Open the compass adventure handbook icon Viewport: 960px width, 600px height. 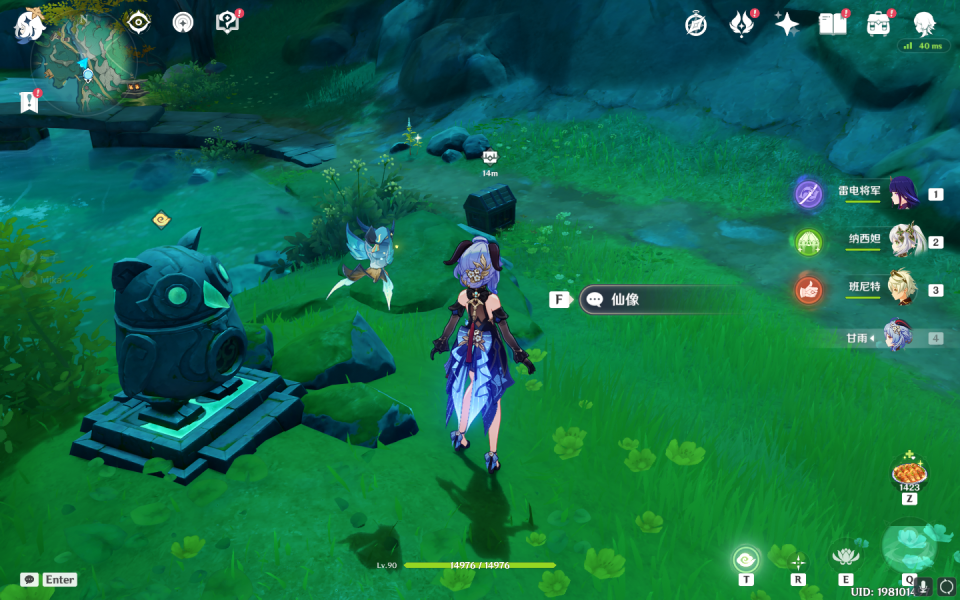[x=696, y=24]
